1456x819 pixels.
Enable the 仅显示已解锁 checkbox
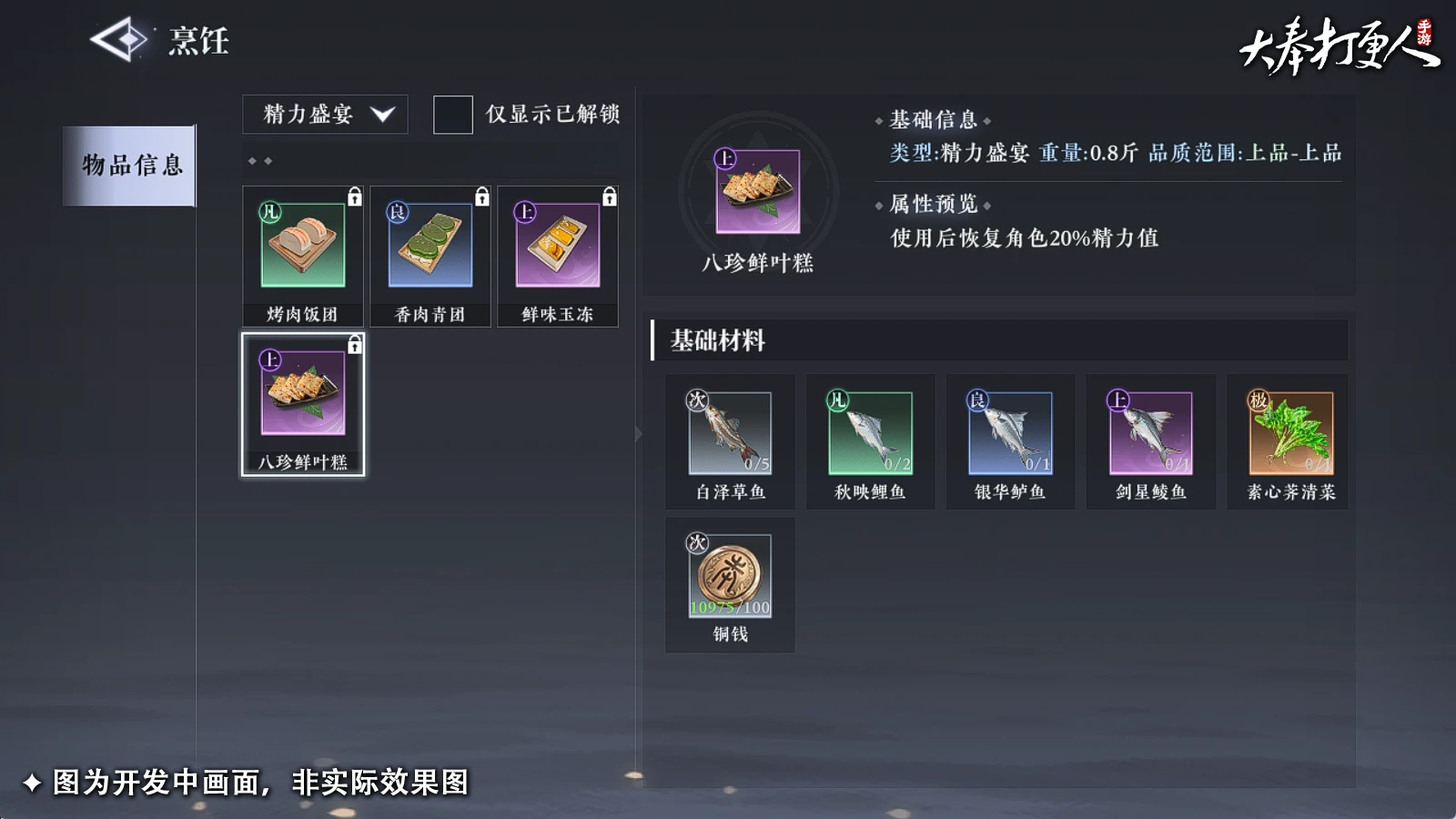452,116
